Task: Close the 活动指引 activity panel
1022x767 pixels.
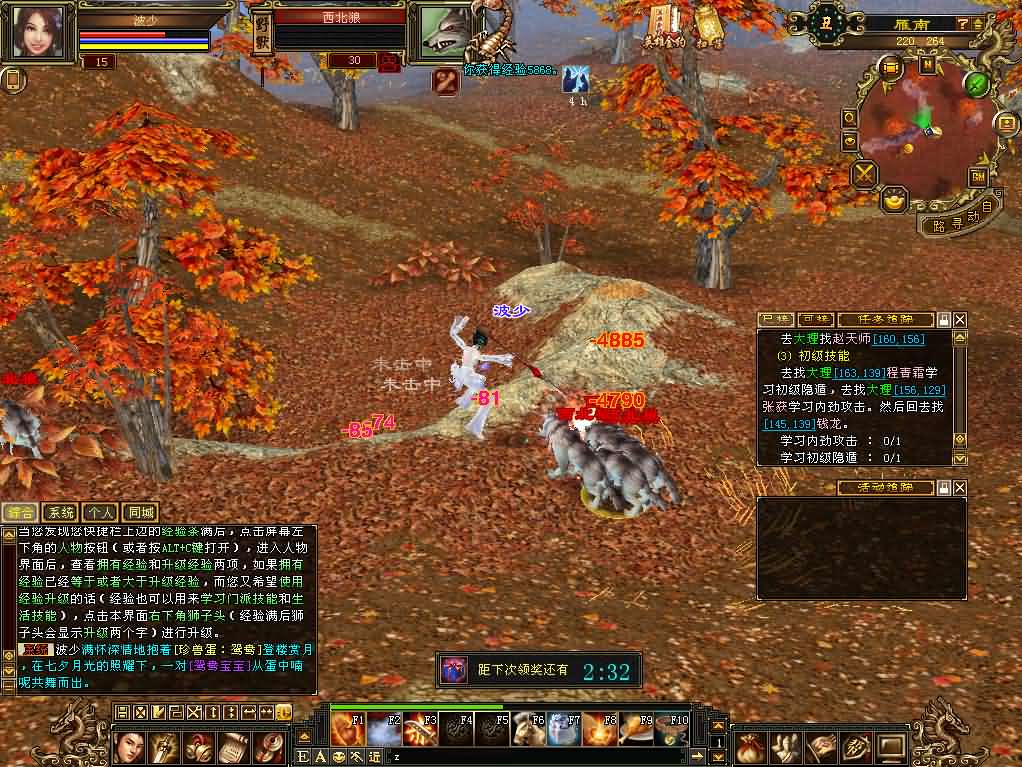Action: [960, 488]
